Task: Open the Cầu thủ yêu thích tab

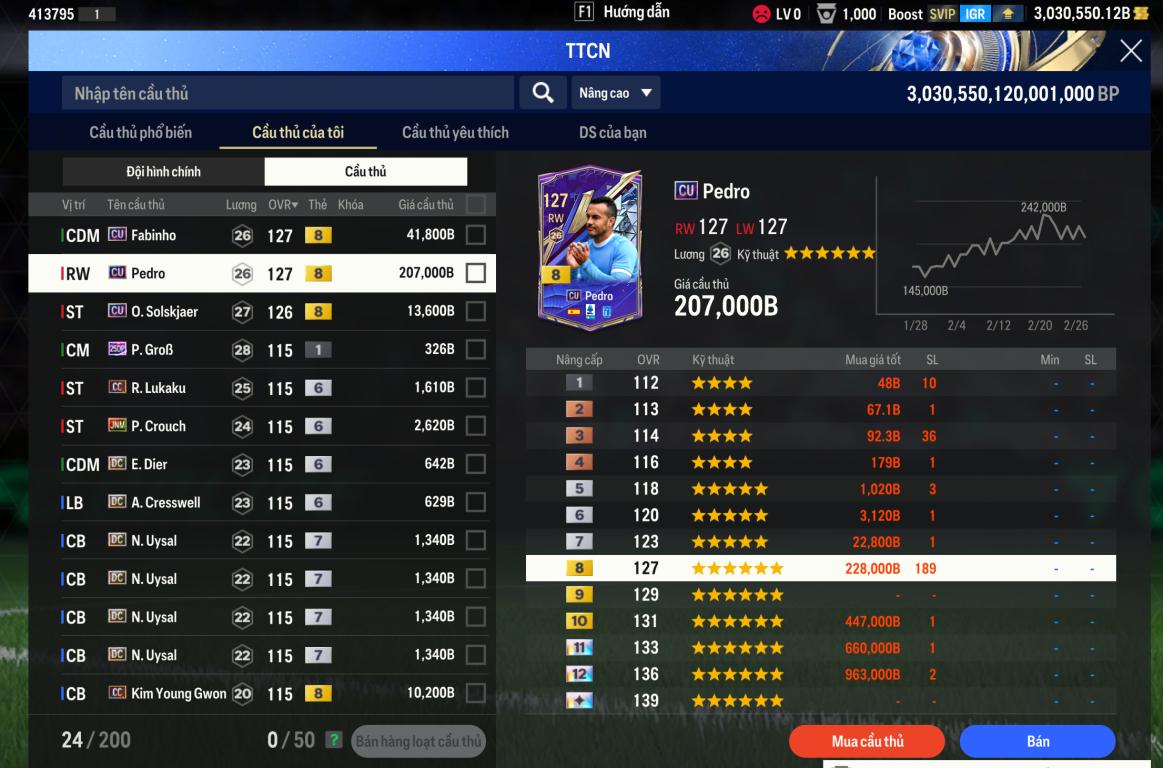Action: (x=455, y=132)
